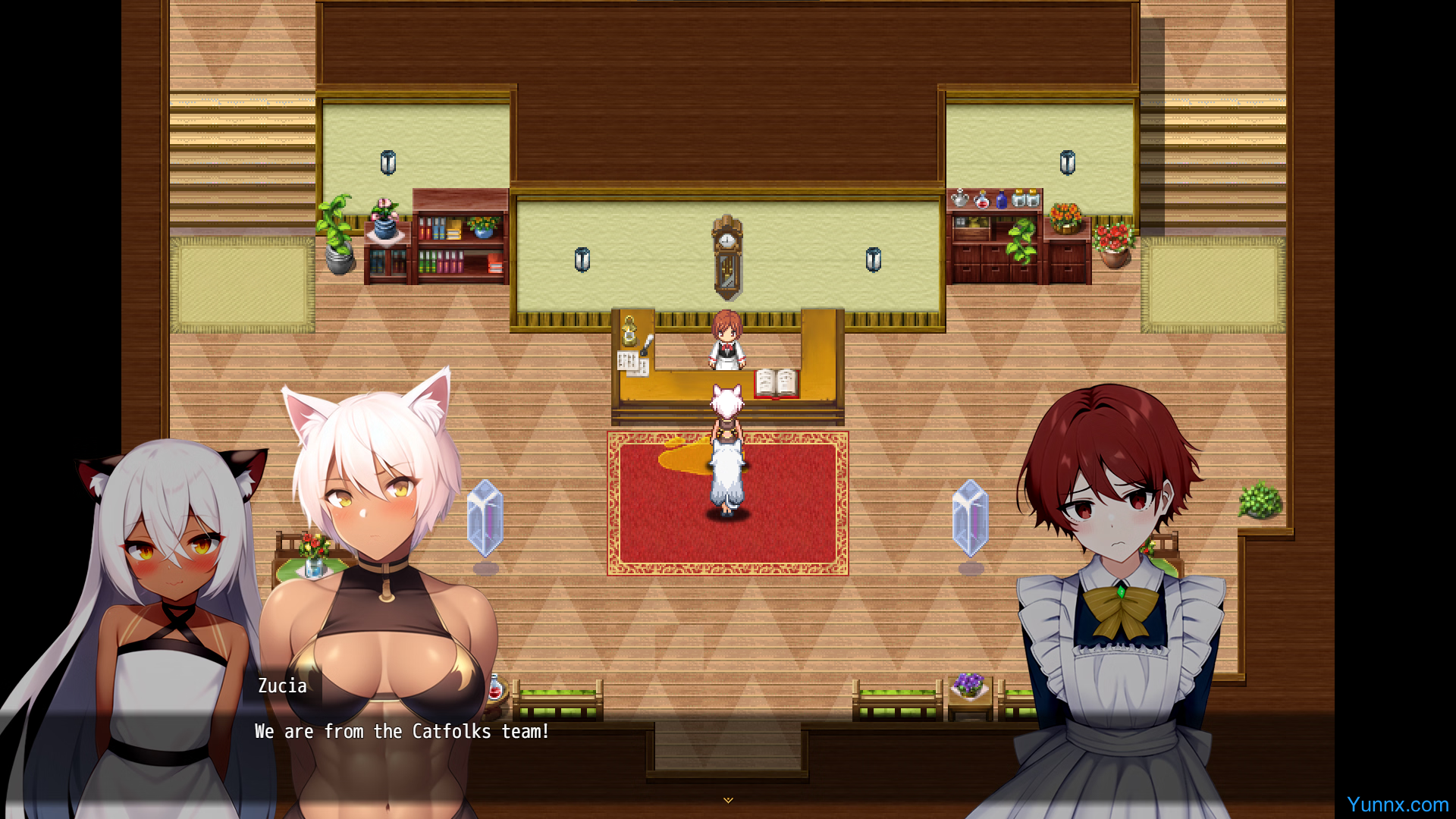Viewport: 1456px width, 819px height.
Task: Click the dialogue continue arrow indicator
Action: pyautogui.click(x=728, y=800)
